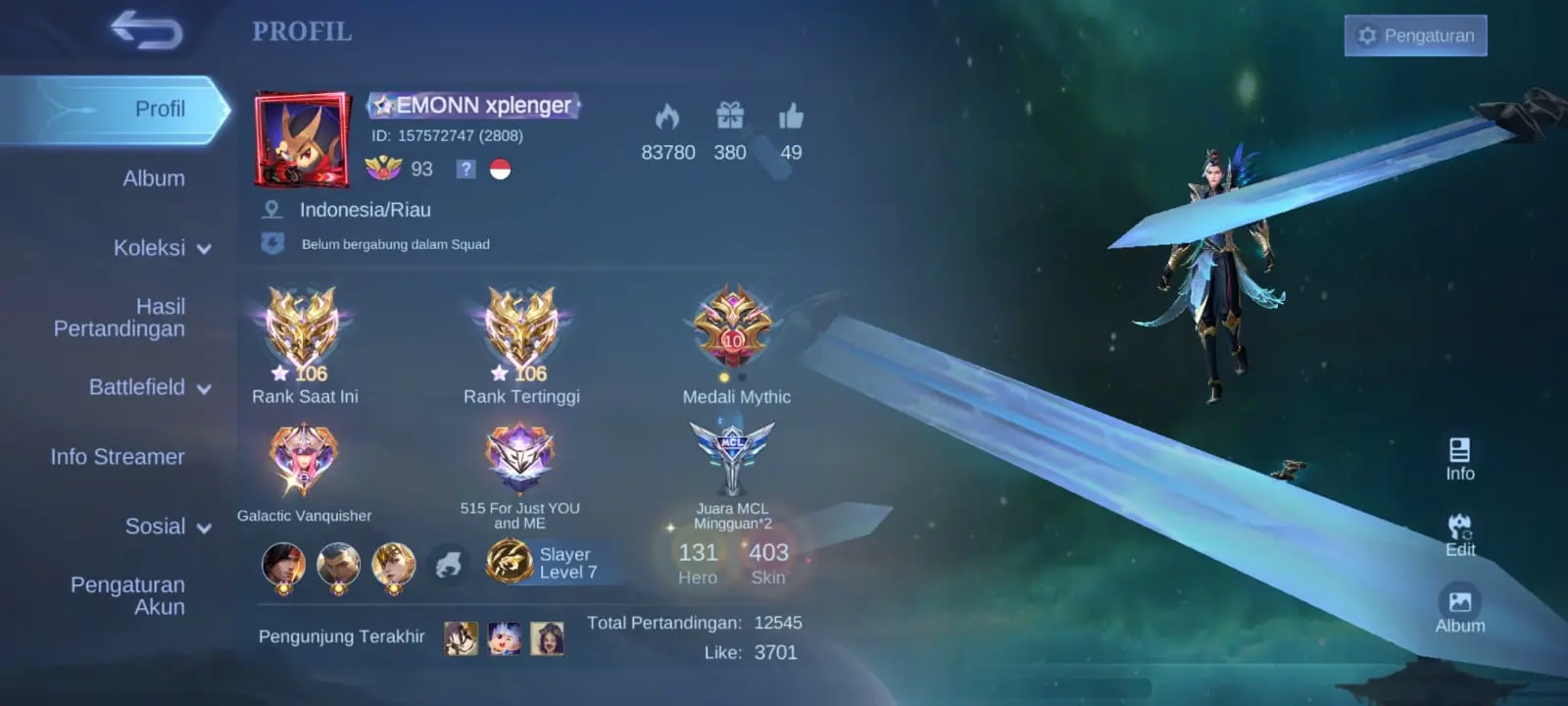Click the thumbs-up like icon
Image resolution: width=1568 pixels, height=706 pixels.
pyautogui.click(x=791, y=118)
